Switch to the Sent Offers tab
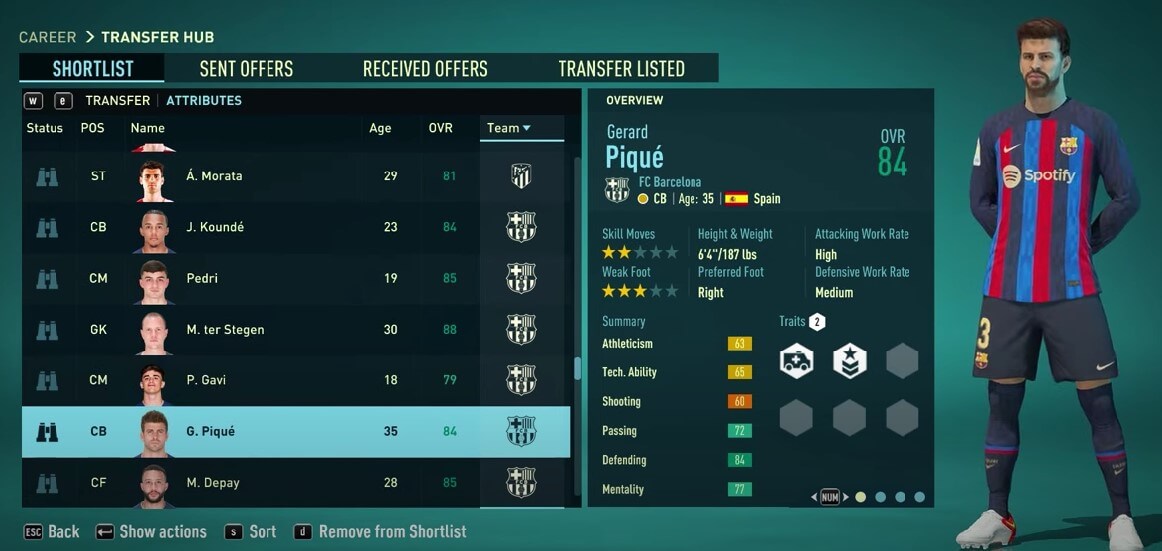The height and width of the screenshot is (551, 1162). (x=246, y=69)
